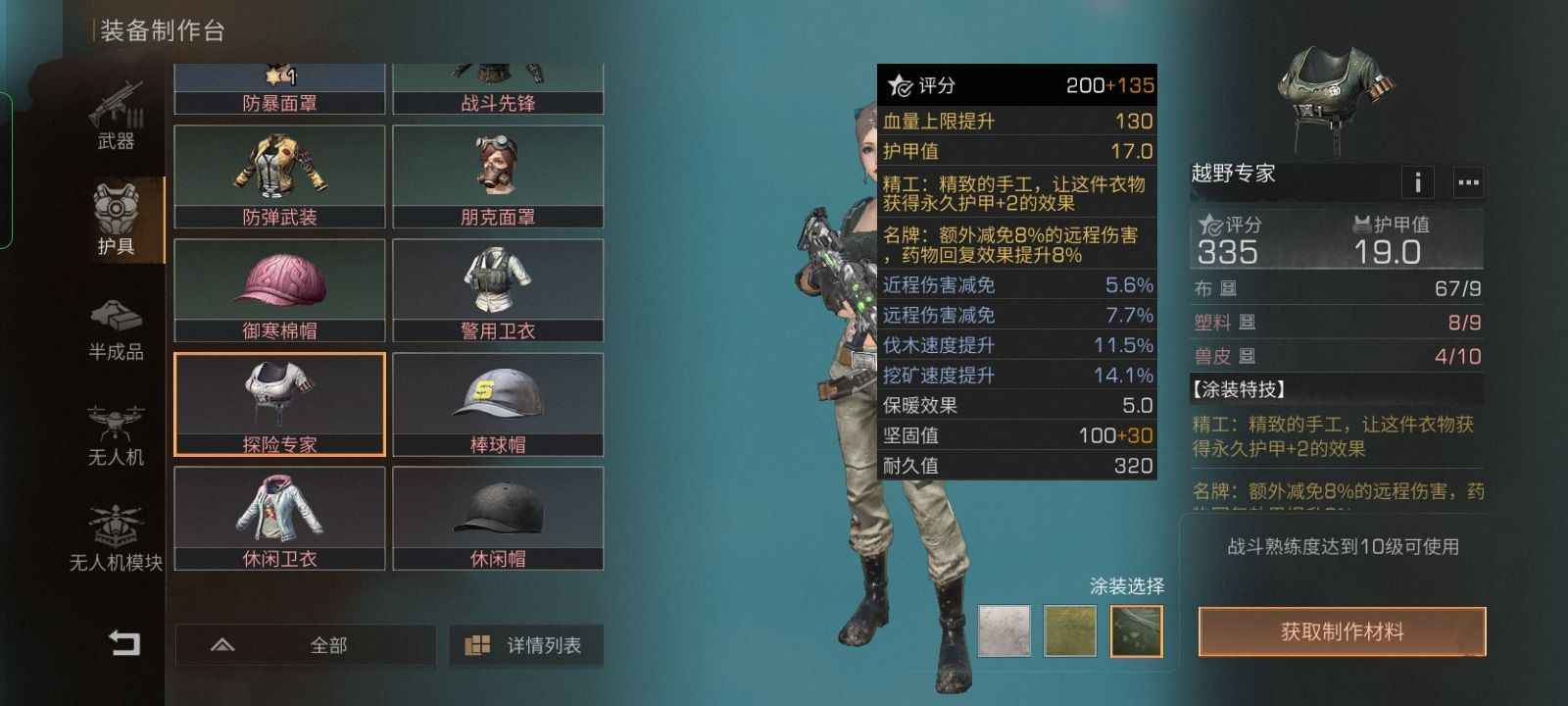Select the 探险专家 armor recipe

pyautogui.click(x=279, y=404)
